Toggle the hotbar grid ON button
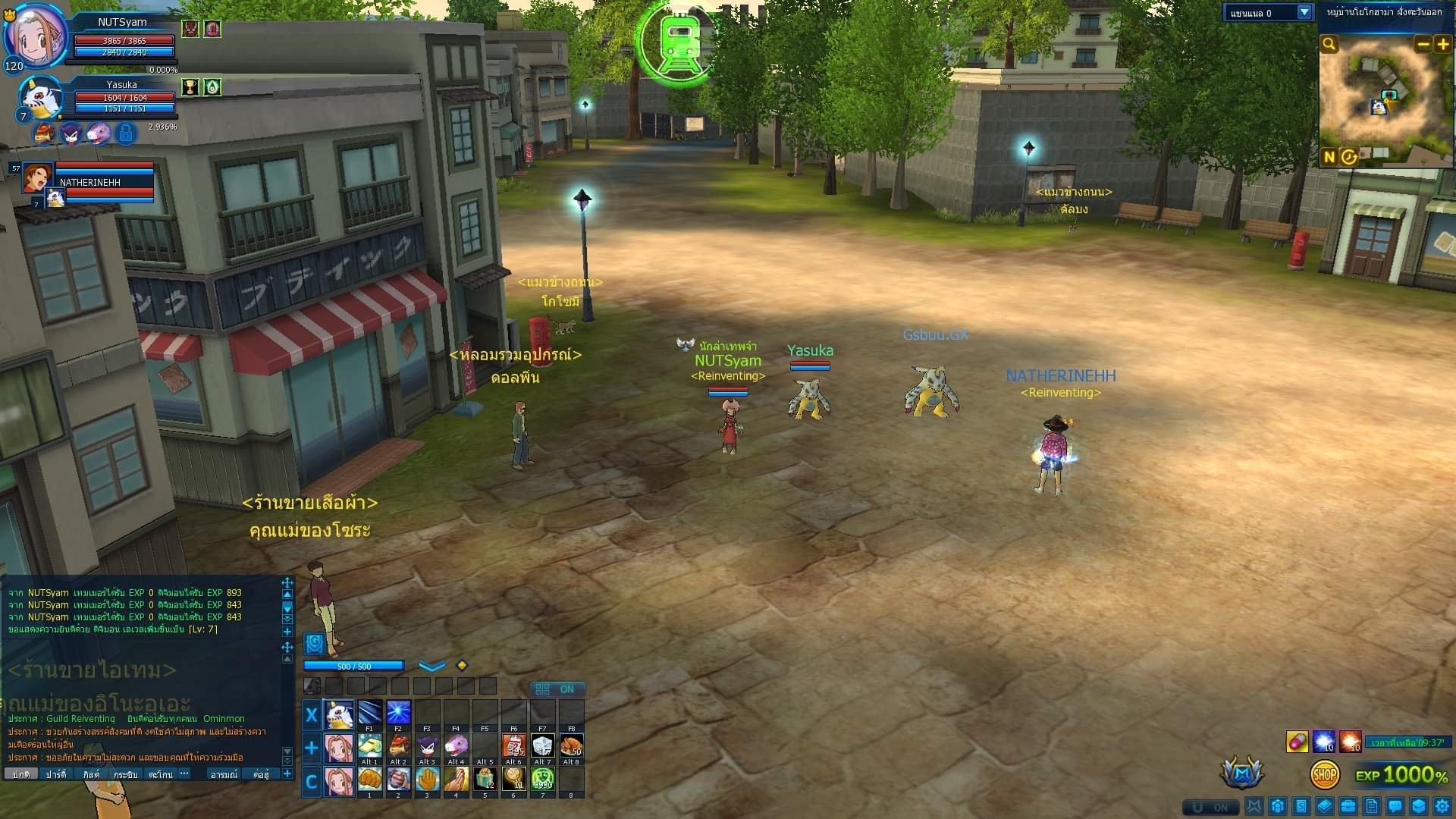This screenshot has width=1456, height=819. point(557,689)
